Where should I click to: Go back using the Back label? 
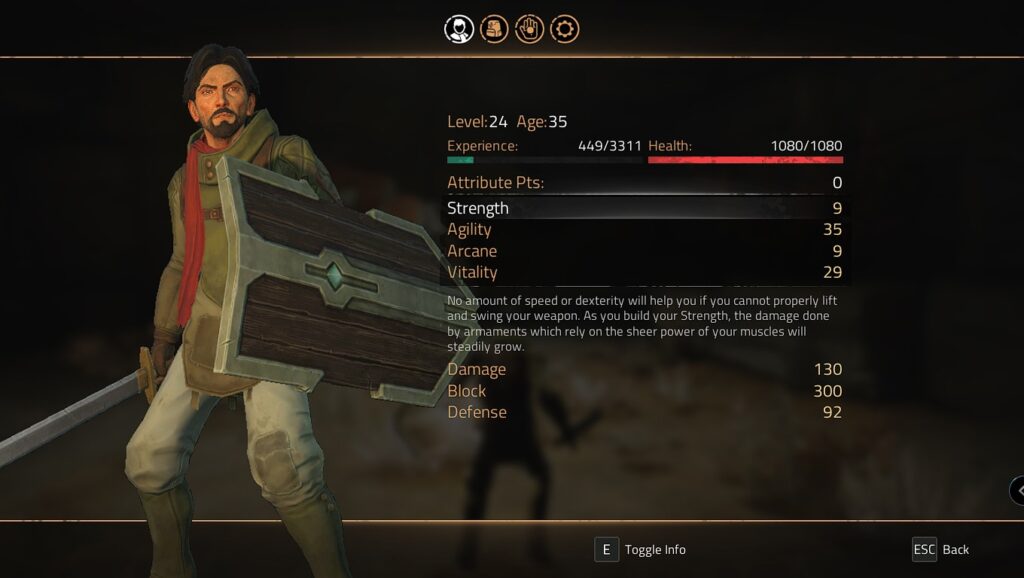pos(955,549)
